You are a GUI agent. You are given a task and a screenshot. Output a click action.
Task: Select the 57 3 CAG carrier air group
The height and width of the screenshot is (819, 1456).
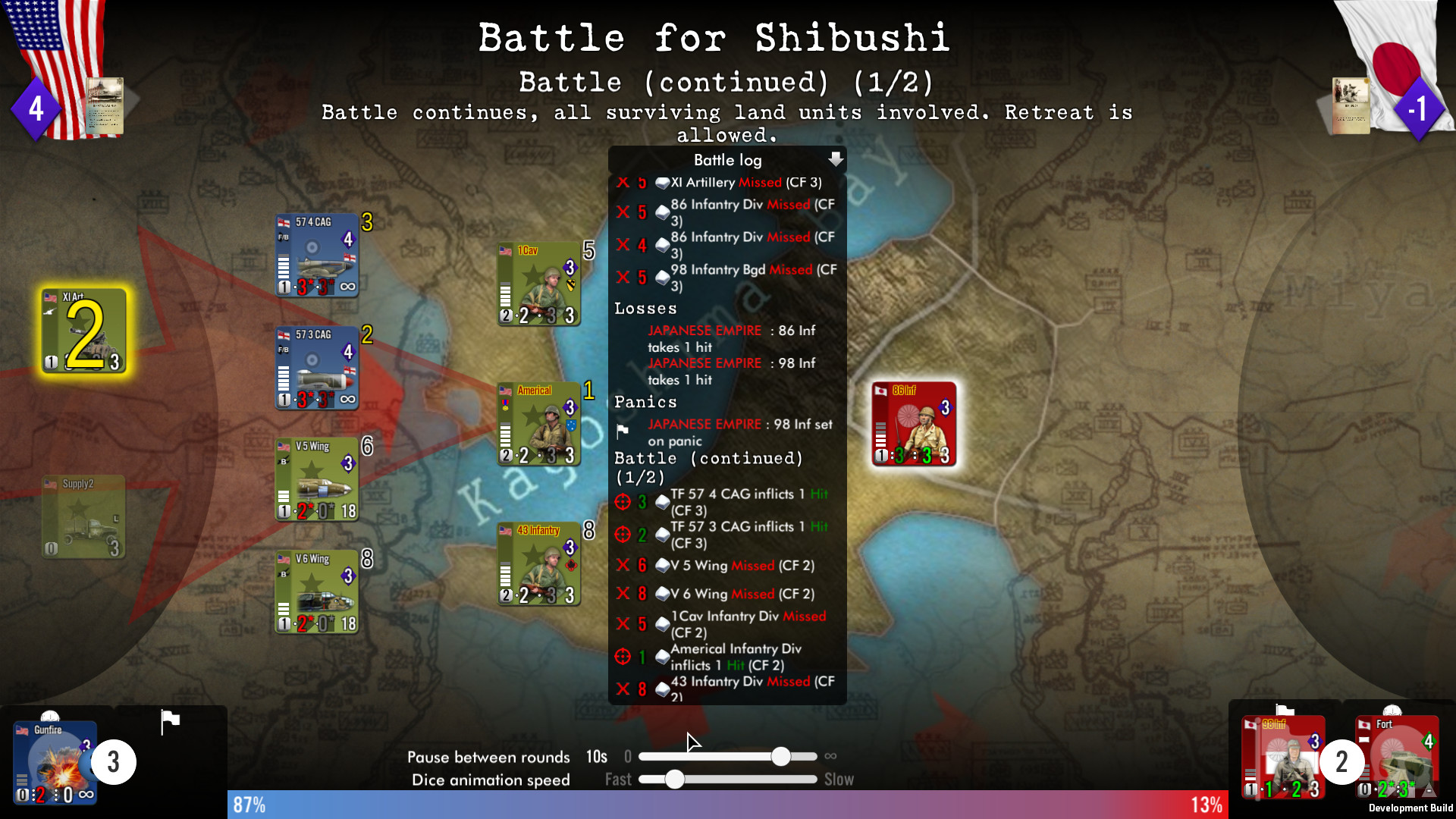pos(316,369)
